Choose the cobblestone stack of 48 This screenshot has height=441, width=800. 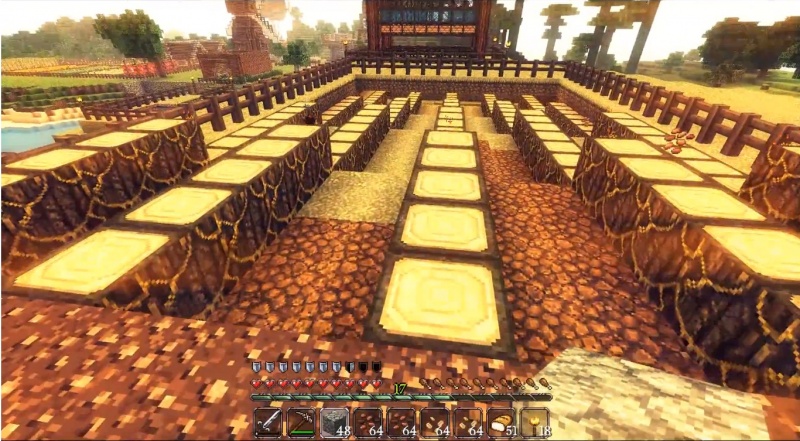click(334, 423)
